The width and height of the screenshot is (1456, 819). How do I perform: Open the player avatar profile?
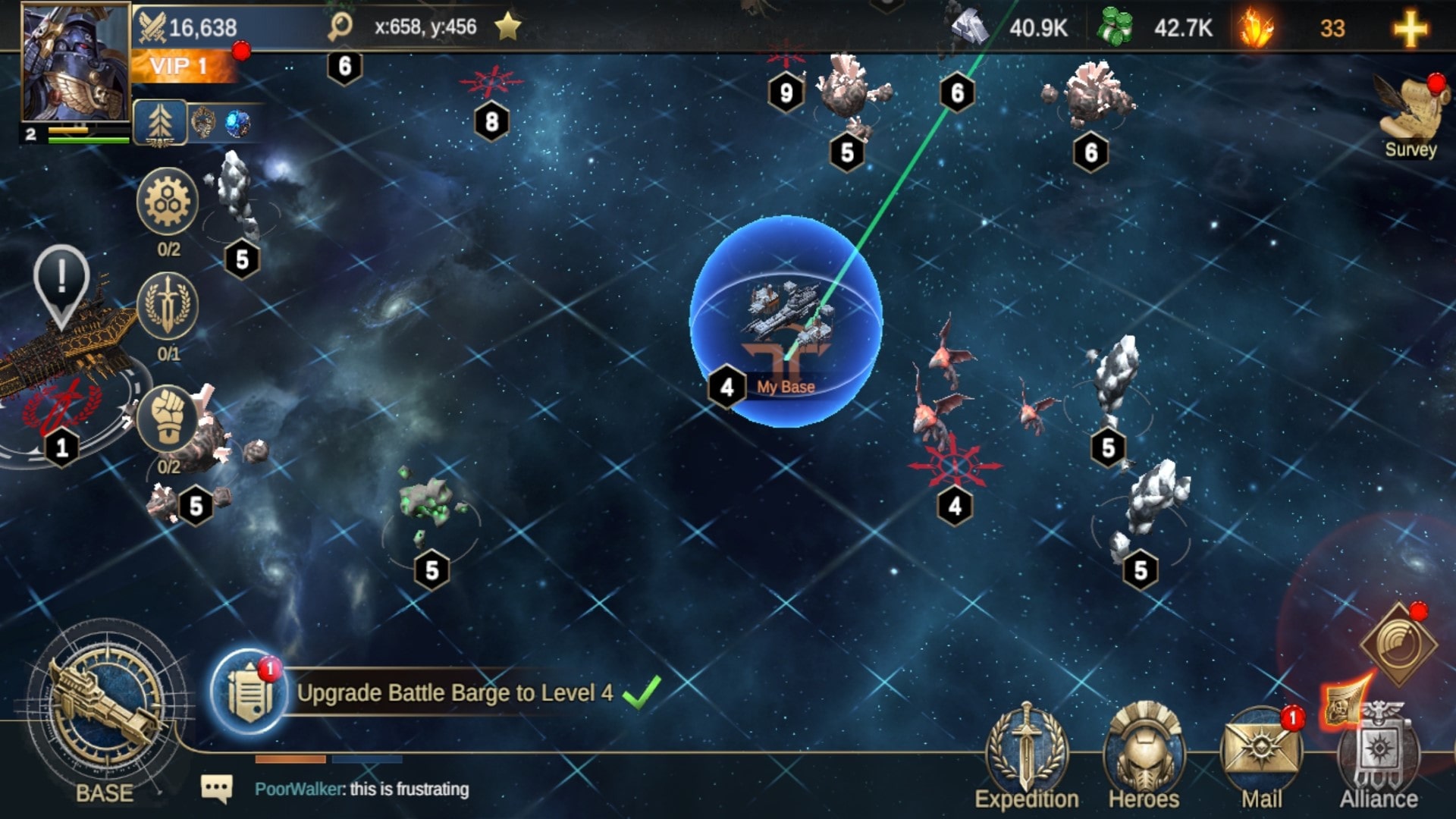pos(76,62)
